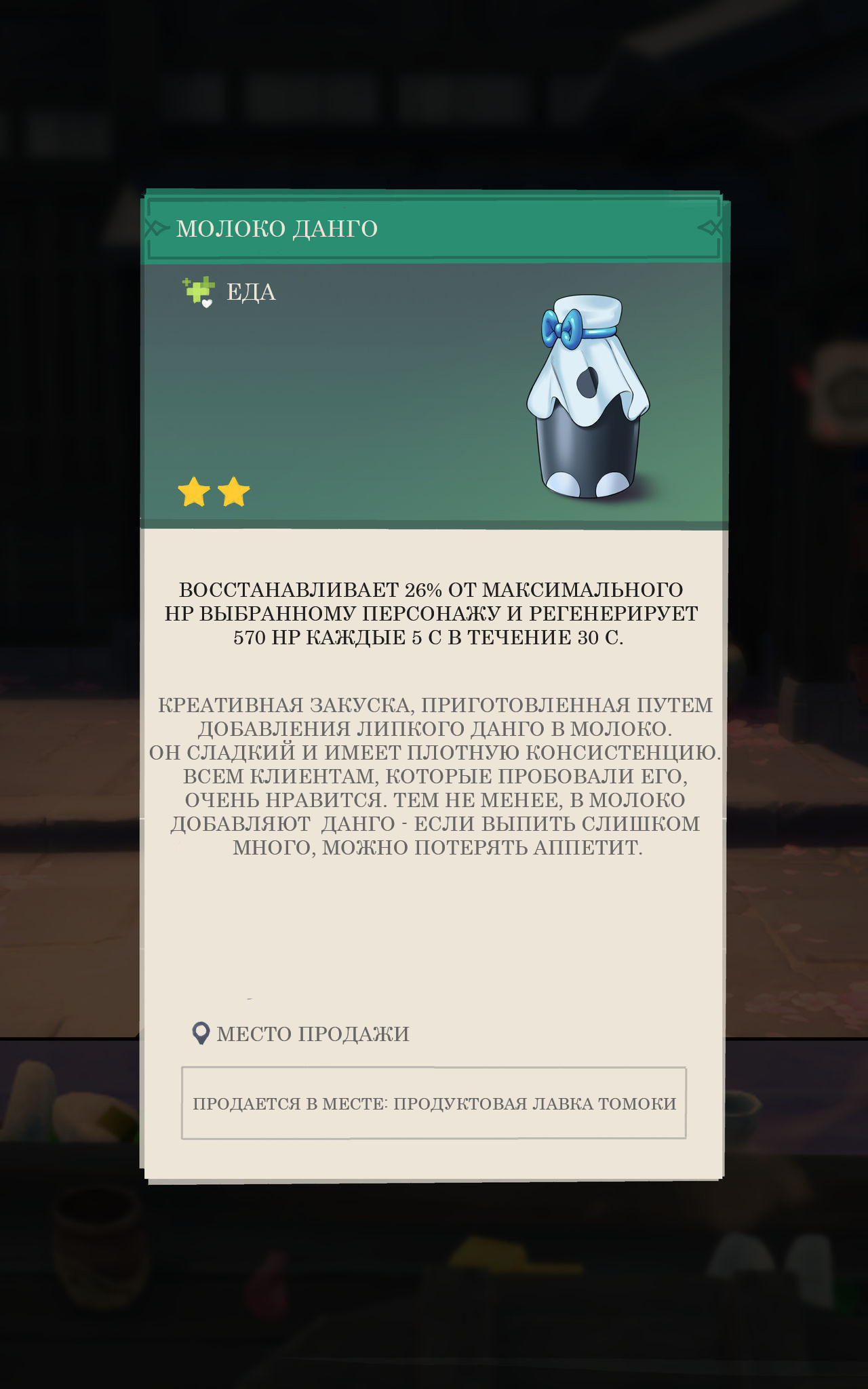Screen dimensions: 868x1389
Task: Select the Dango Milk bottle image
Action: pos(587,397)
